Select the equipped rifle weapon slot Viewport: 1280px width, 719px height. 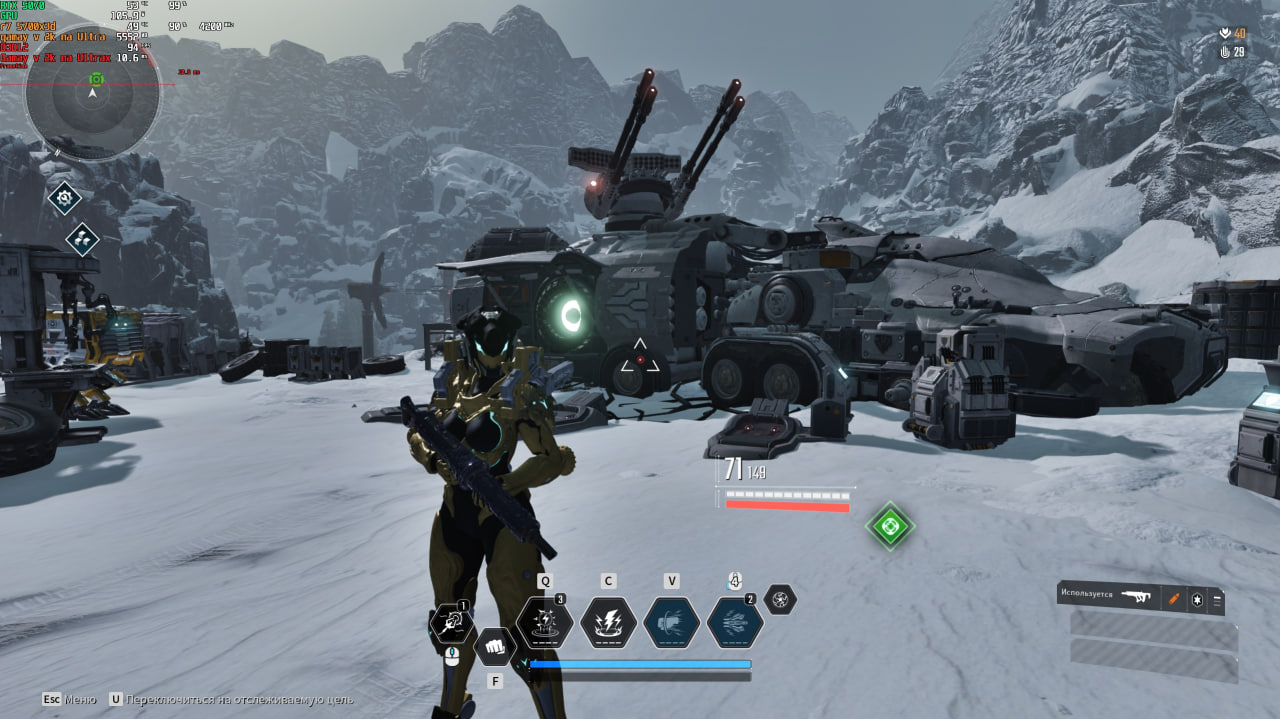click(x=1135, y=595)
